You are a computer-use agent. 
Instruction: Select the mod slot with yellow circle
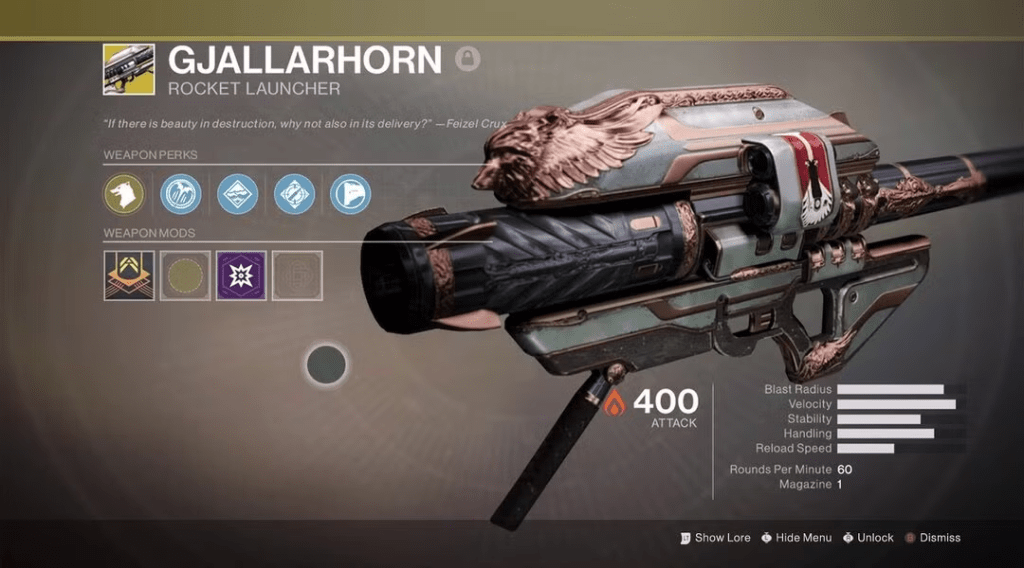185,276
